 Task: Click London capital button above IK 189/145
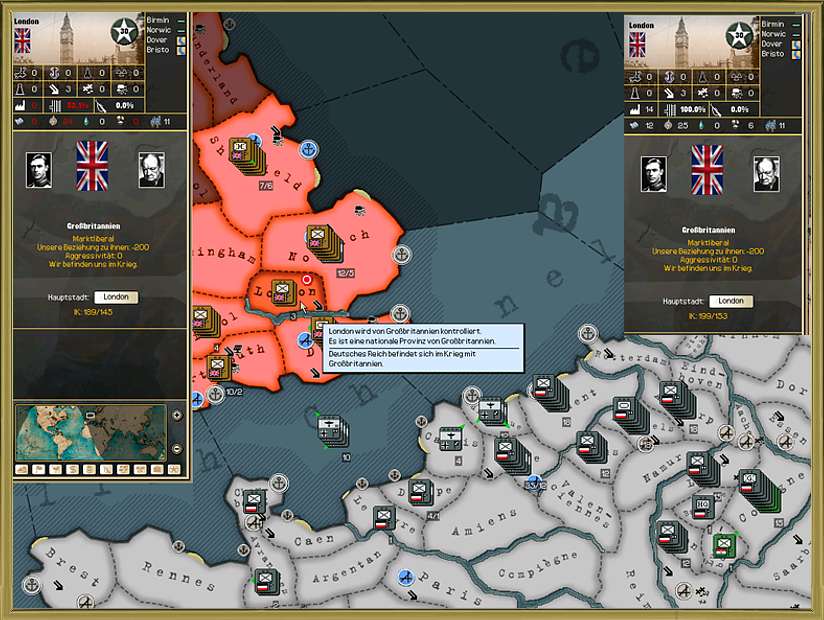116,298
